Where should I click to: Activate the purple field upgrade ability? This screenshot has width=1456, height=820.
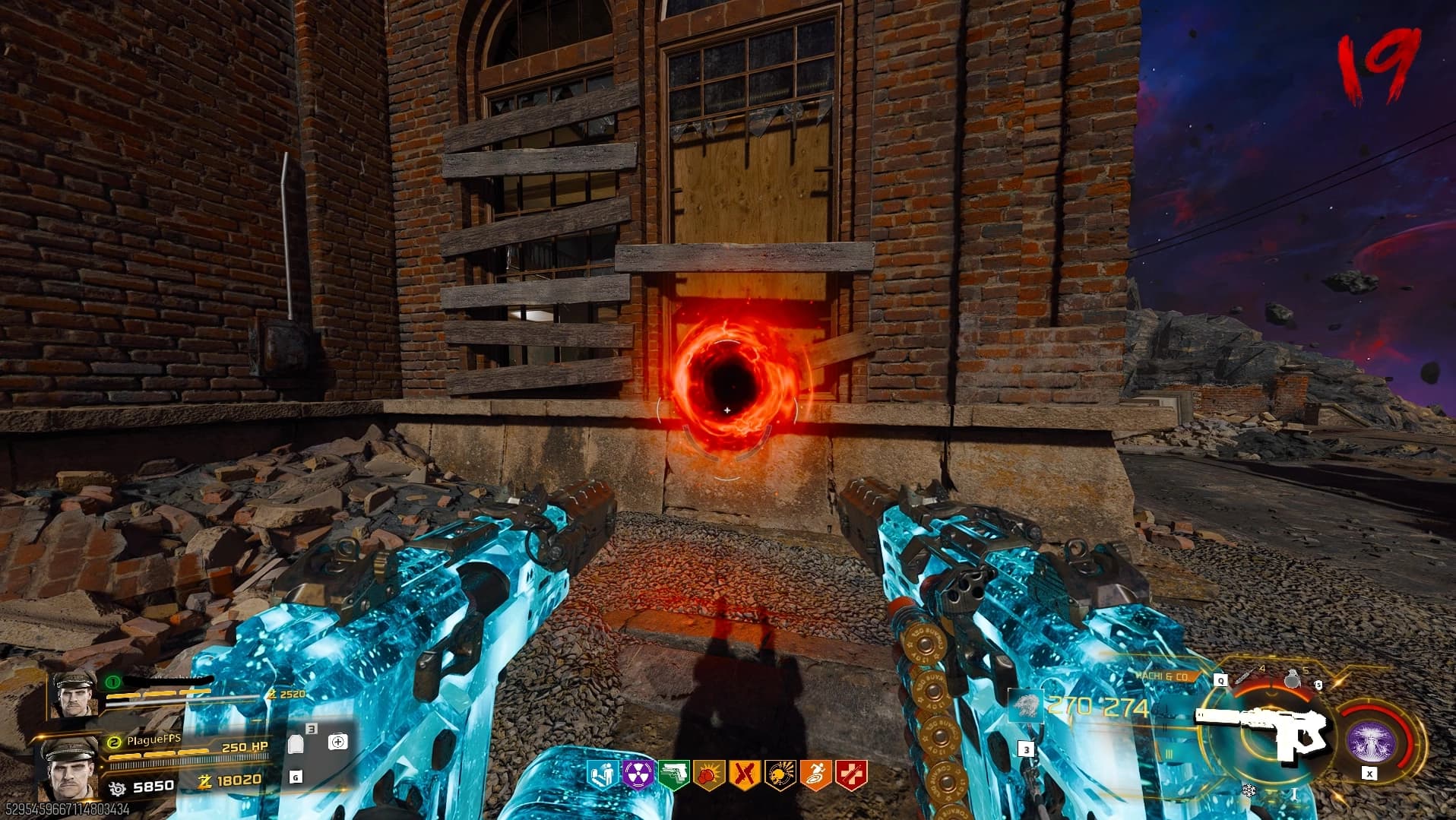click(x=1370, y=741)
